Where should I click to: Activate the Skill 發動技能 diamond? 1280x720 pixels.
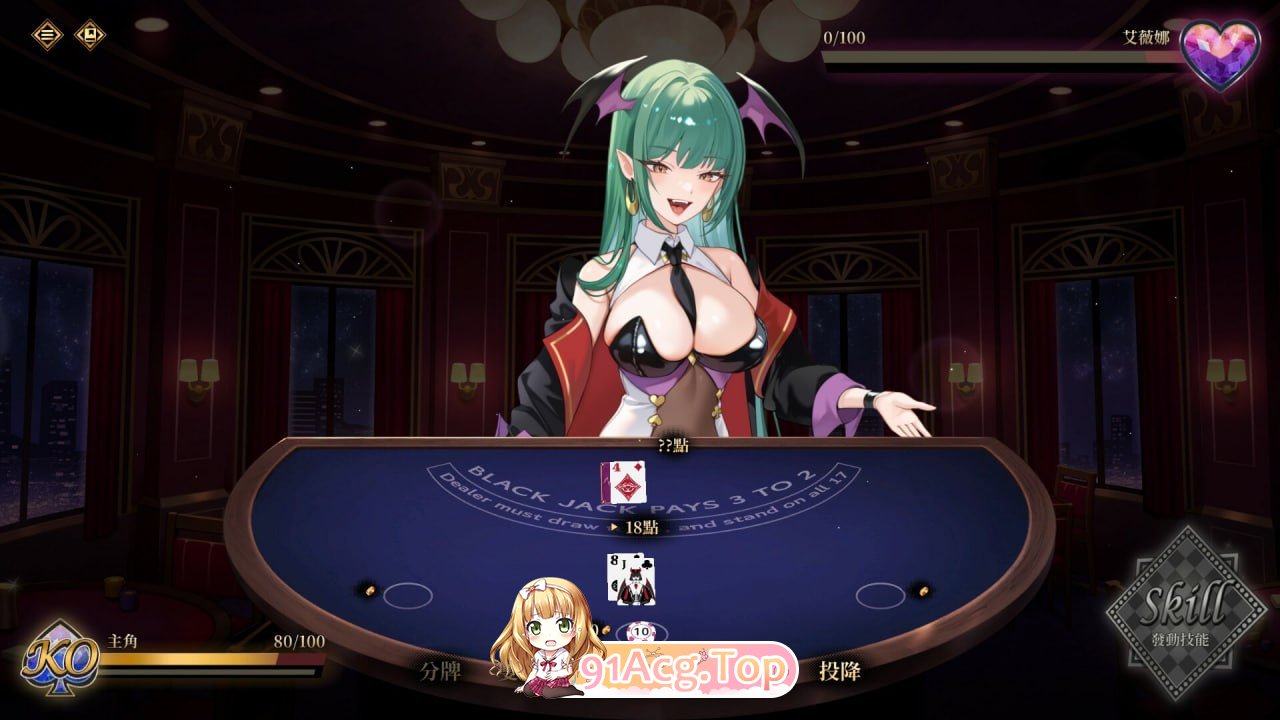pyautogui.click(x=1188, y=620)
